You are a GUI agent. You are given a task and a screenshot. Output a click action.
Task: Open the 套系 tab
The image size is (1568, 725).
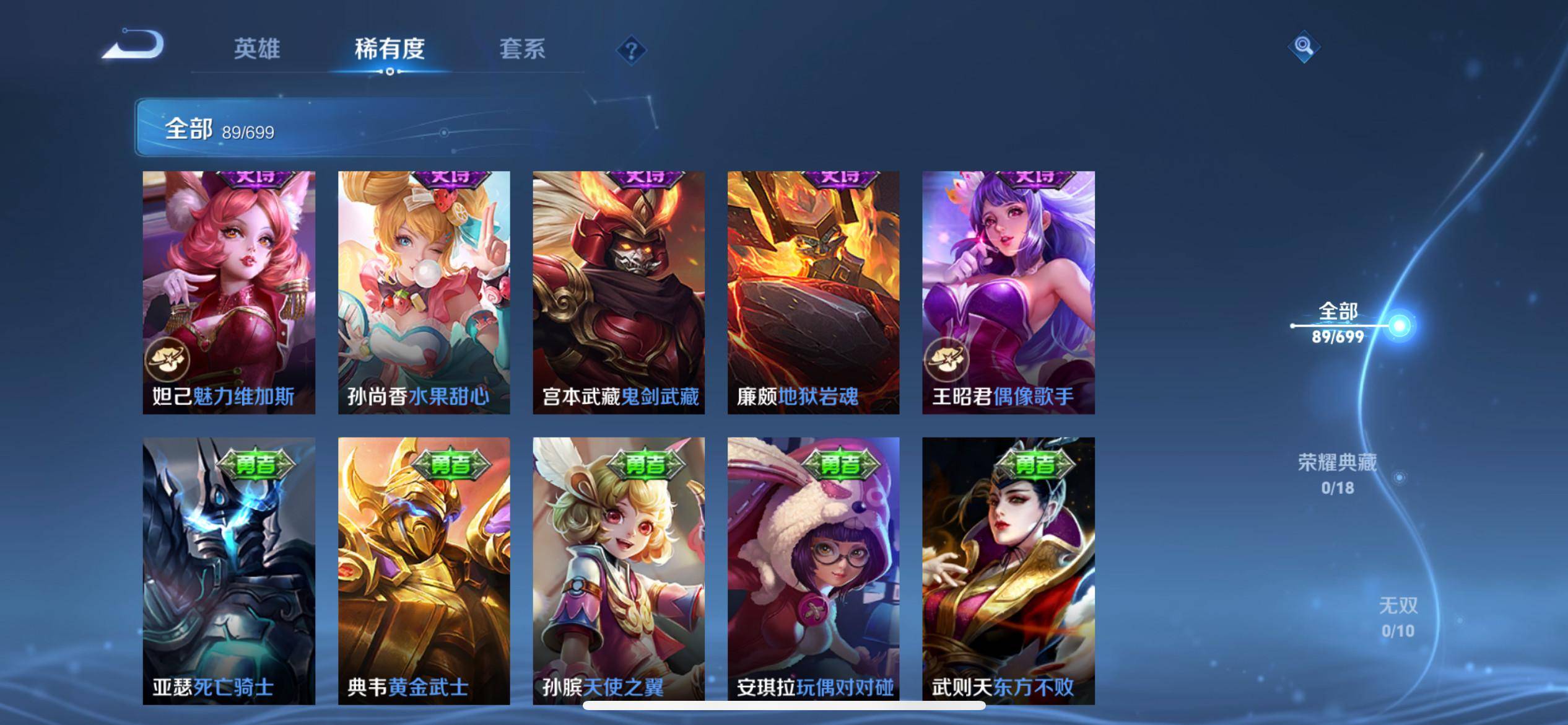(522, 49)
